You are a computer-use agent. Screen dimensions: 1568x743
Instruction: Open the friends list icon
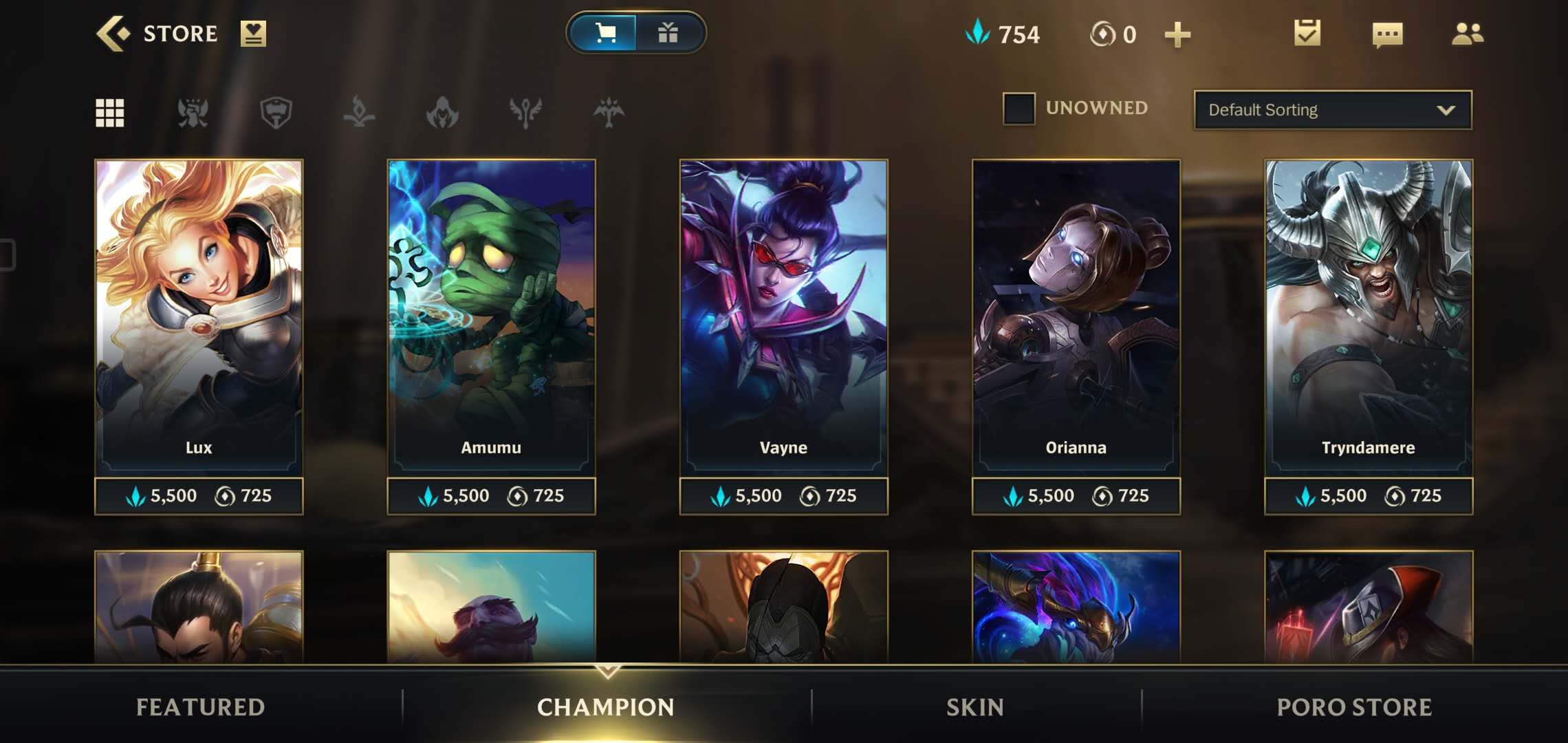[1468, 34]
